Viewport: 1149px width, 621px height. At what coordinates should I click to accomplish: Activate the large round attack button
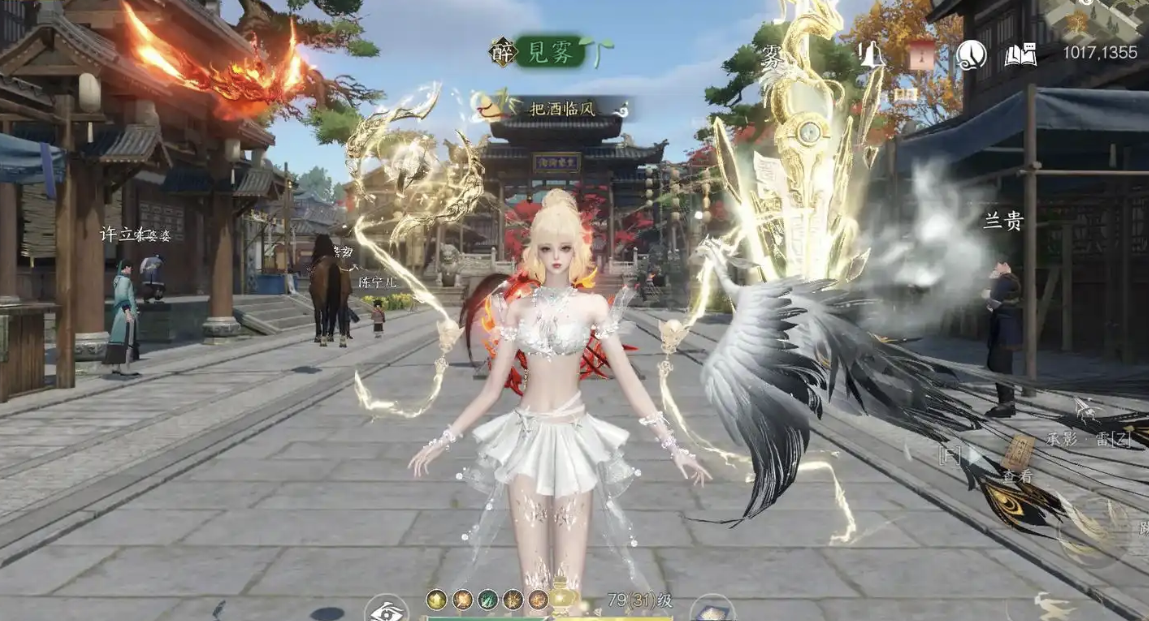[x=1092, y=527]
